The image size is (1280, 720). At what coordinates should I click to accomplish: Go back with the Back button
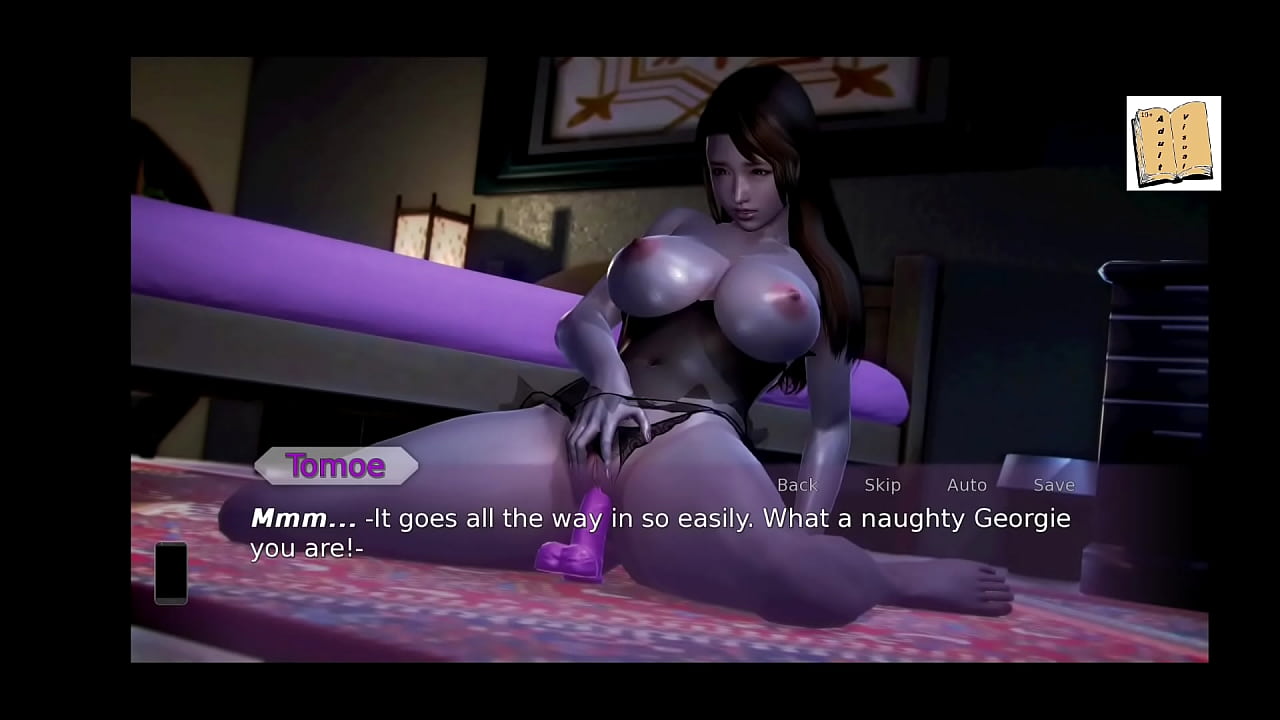(x=797, y=485)
